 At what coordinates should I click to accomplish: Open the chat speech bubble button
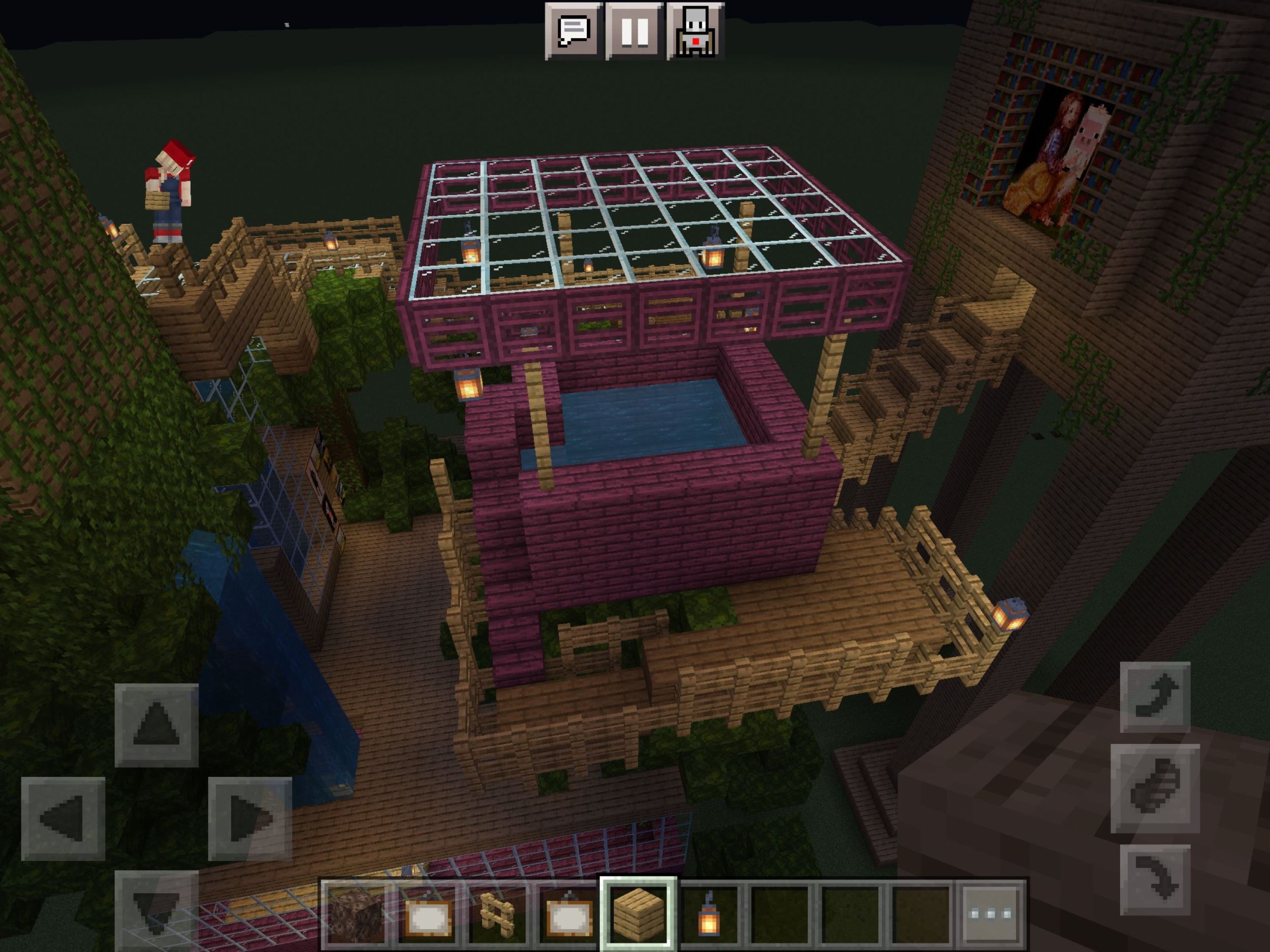pyautogui.click(x=574, y=31)
